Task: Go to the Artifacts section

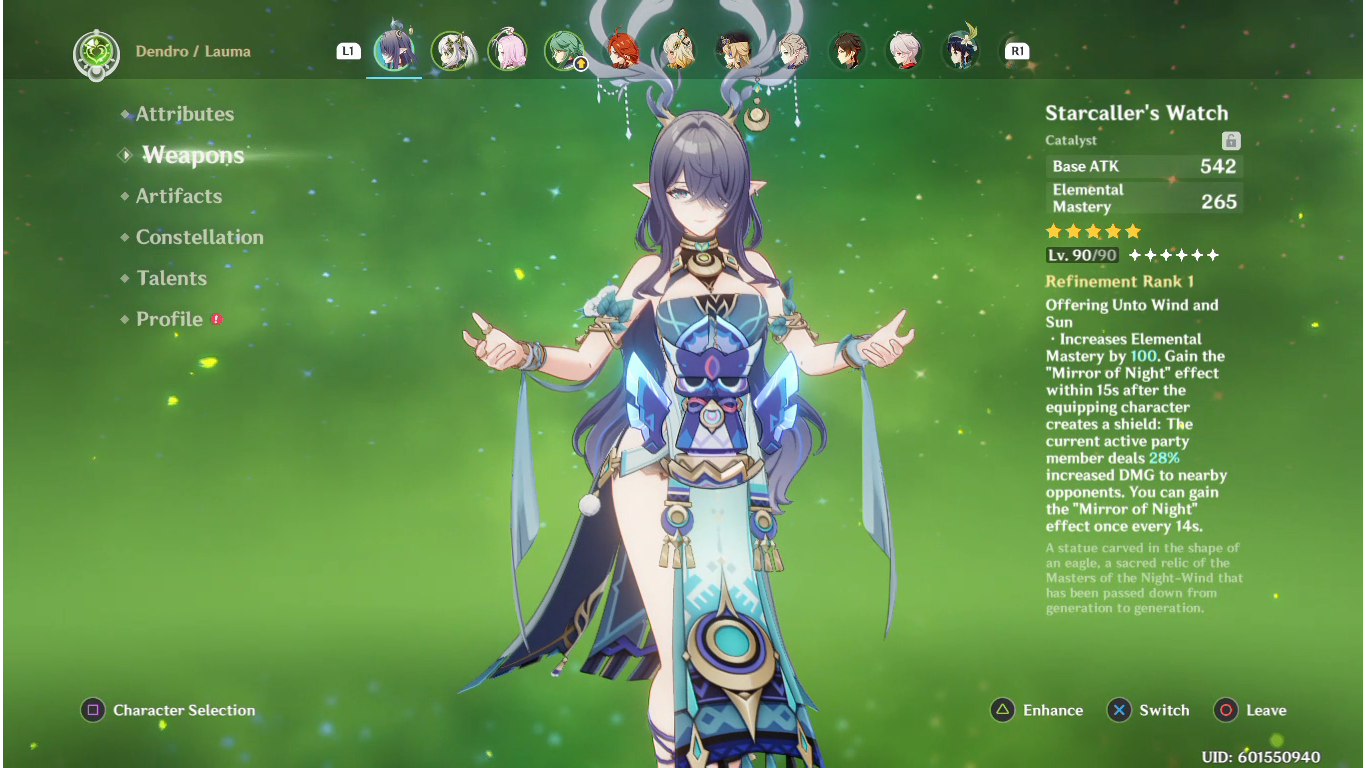Action: 179,196
